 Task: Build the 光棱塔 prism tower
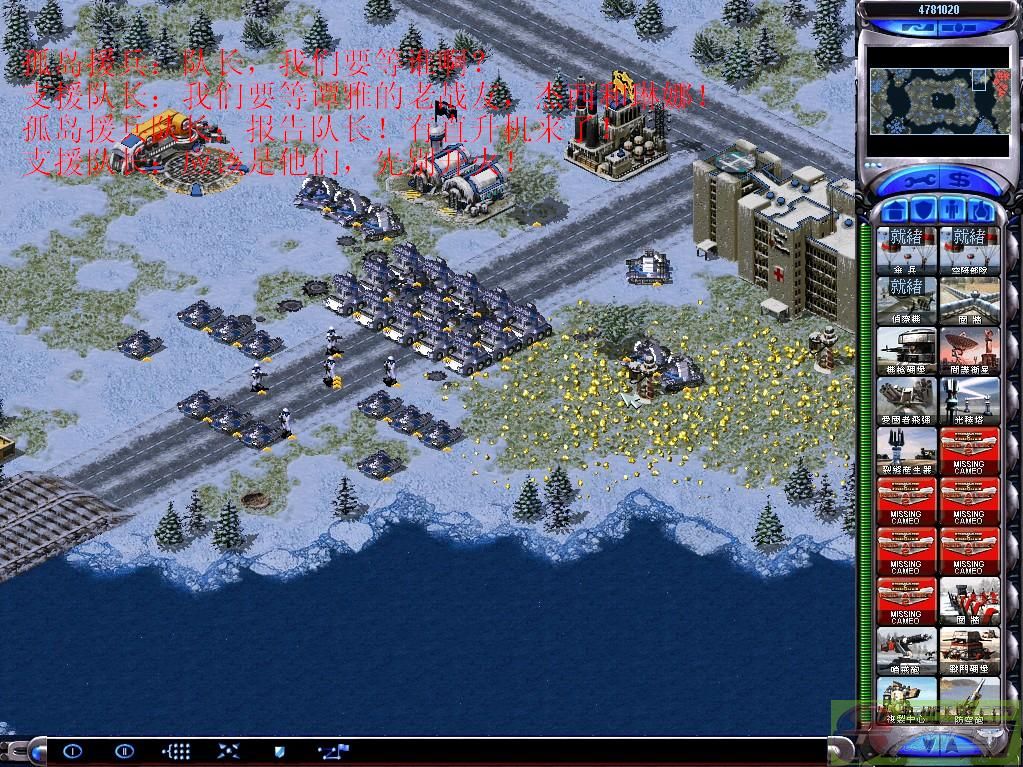point(969,401)
